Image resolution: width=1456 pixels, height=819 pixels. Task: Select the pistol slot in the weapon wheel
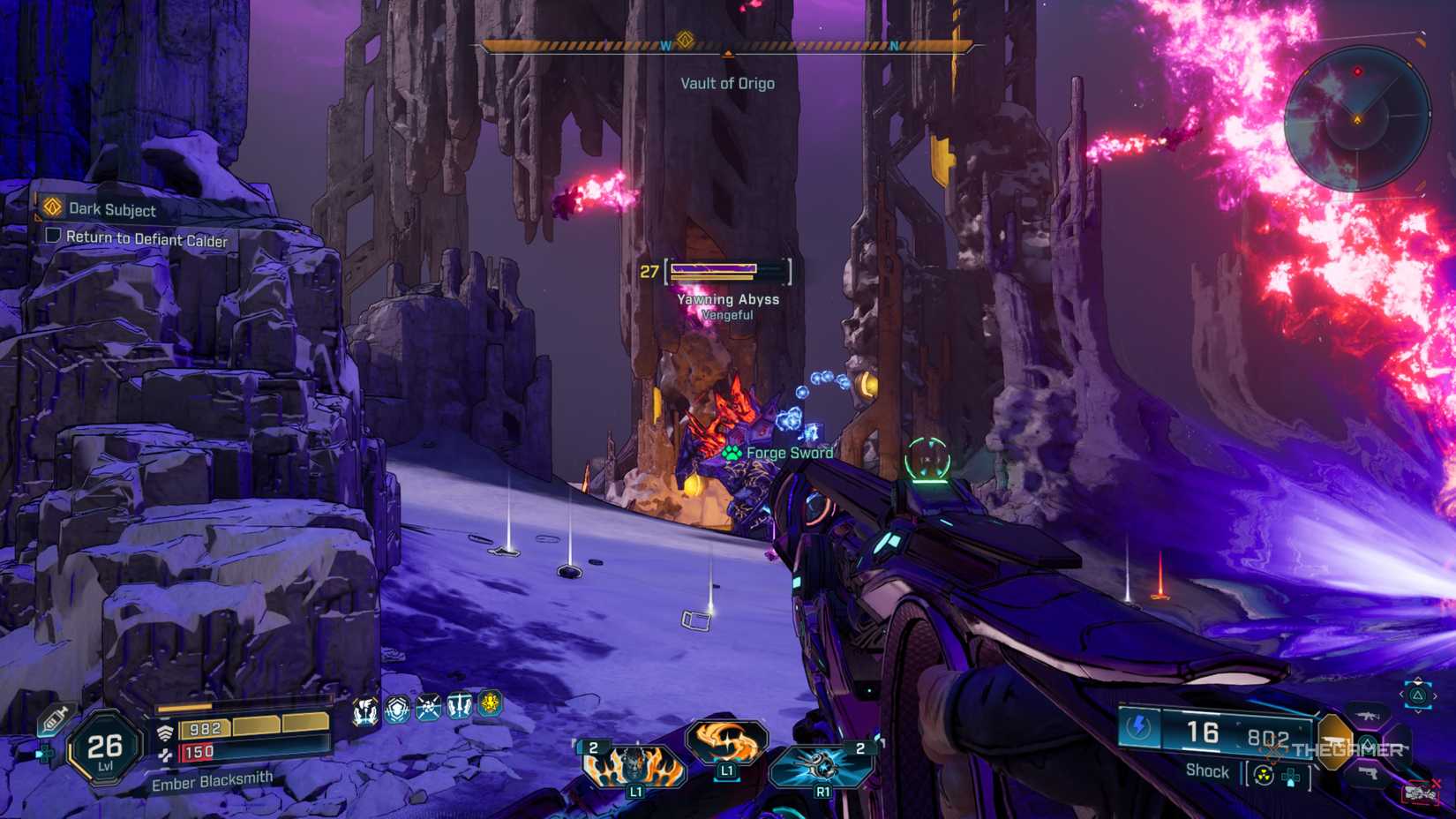[1368, 773]
